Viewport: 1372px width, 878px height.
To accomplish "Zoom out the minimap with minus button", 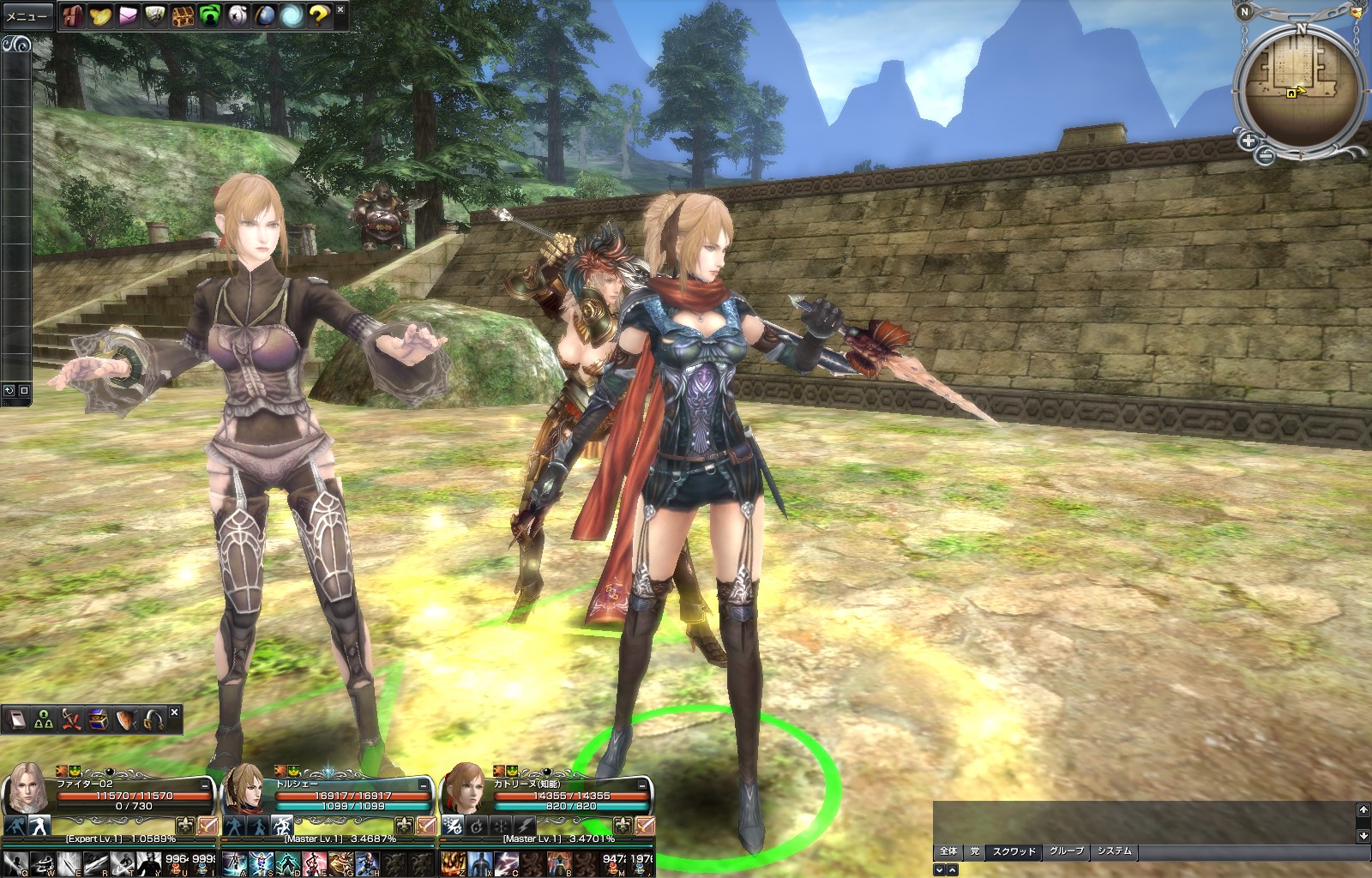I will (x=1265, y=155).
